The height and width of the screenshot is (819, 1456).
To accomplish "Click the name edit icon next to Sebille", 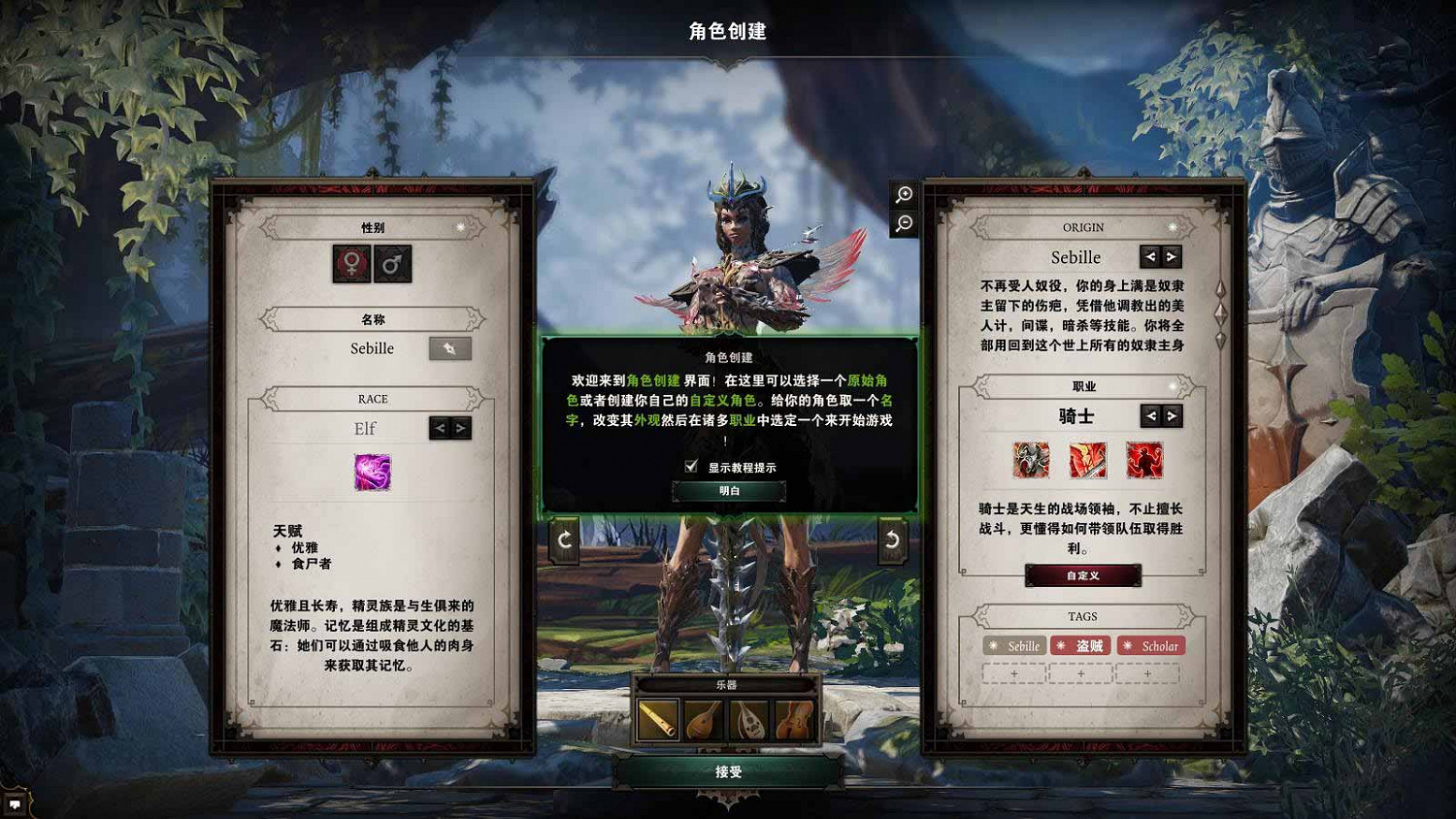I will click(449, 348).
